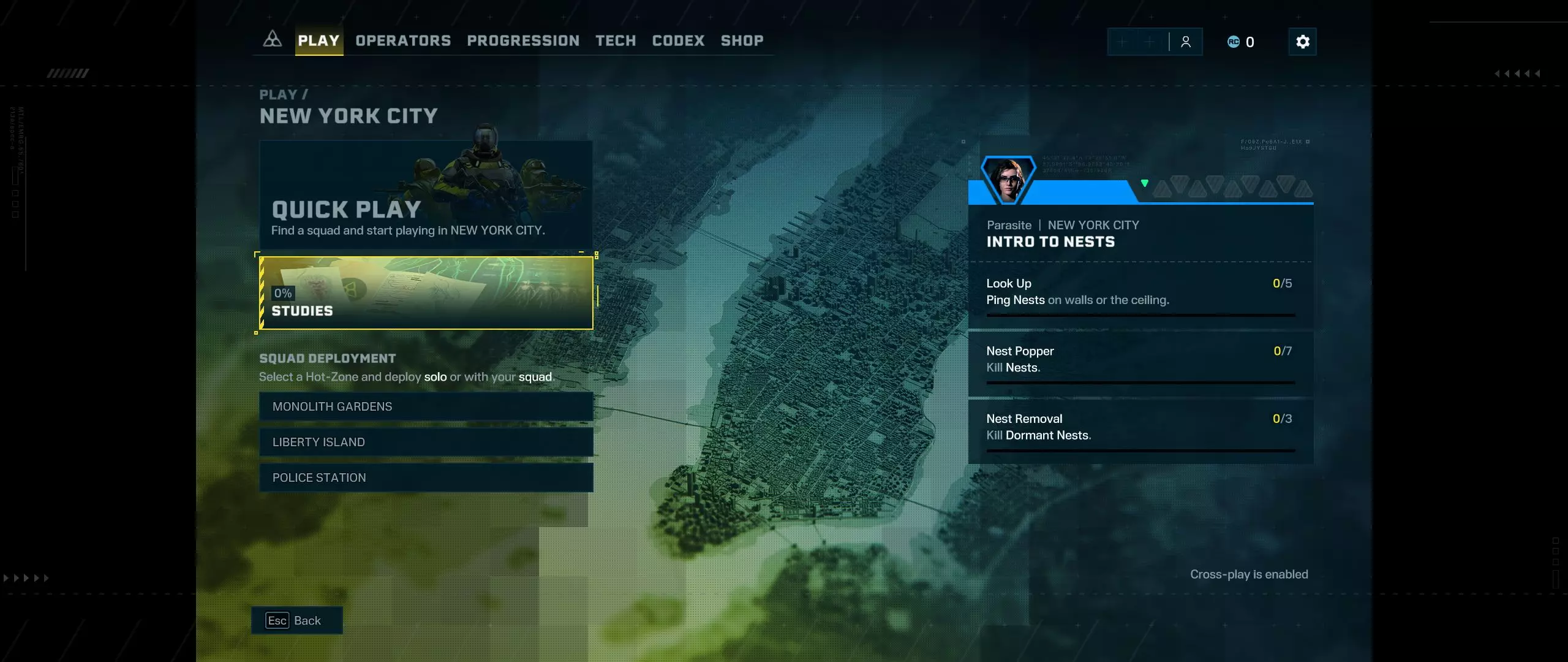Open the squad profile panel
This screenshot has width=1568, height=662.
[x=1186, y=42]
